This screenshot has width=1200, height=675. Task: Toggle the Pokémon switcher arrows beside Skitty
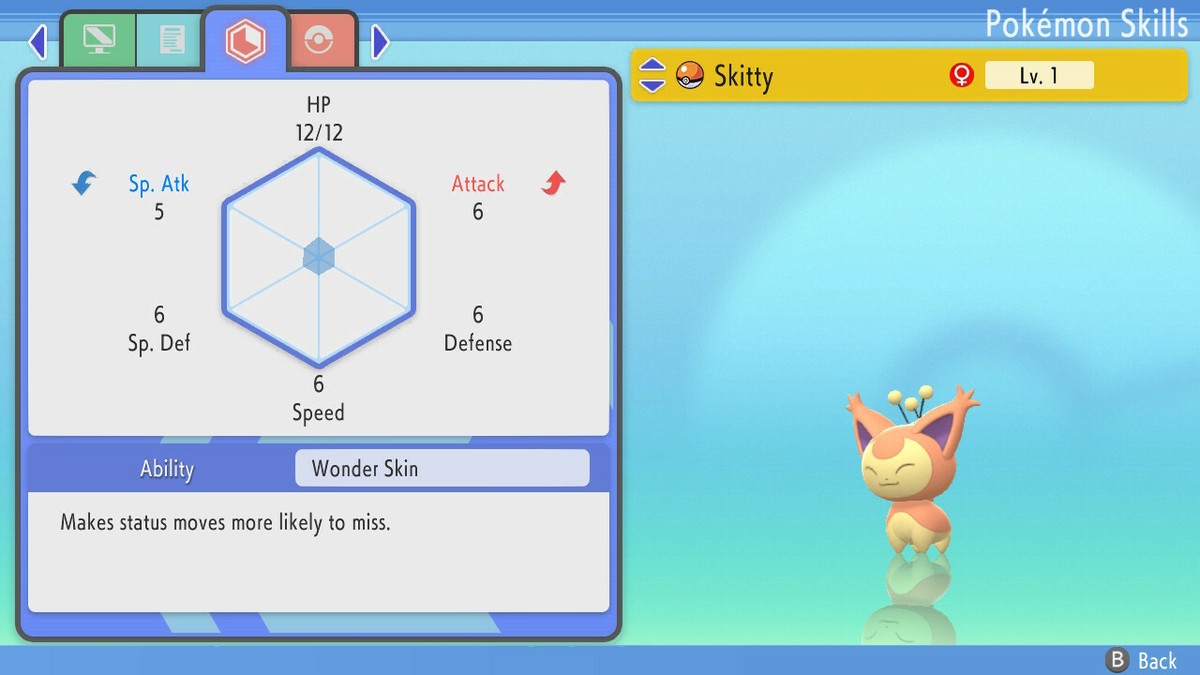[652, 76]
